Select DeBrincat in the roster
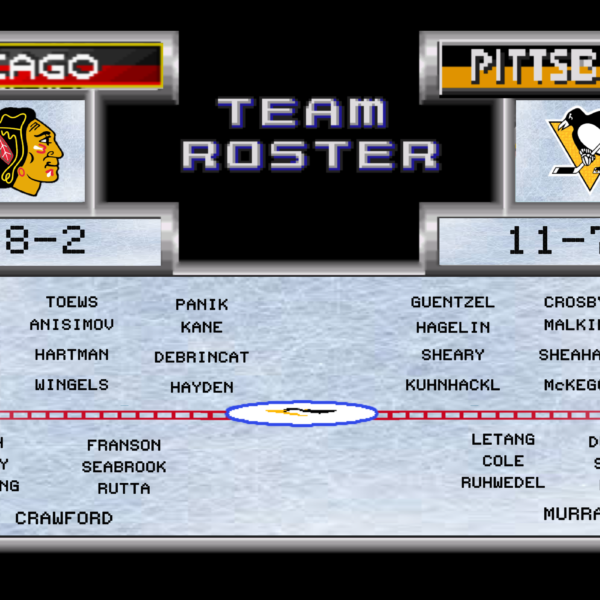Screen dimensions: 600x600 (x=202, y=357)
